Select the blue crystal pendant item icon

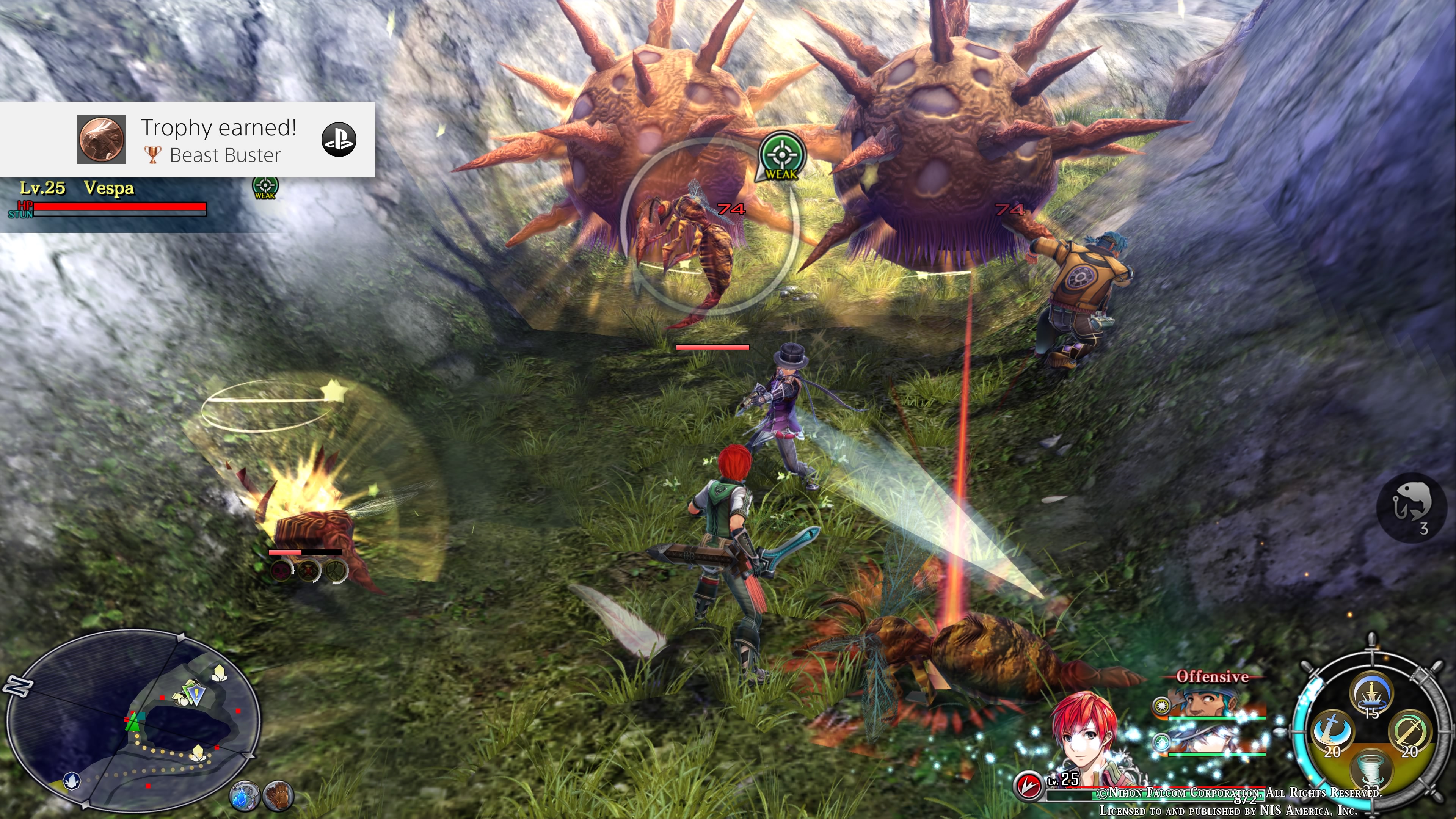coord(244,795)
